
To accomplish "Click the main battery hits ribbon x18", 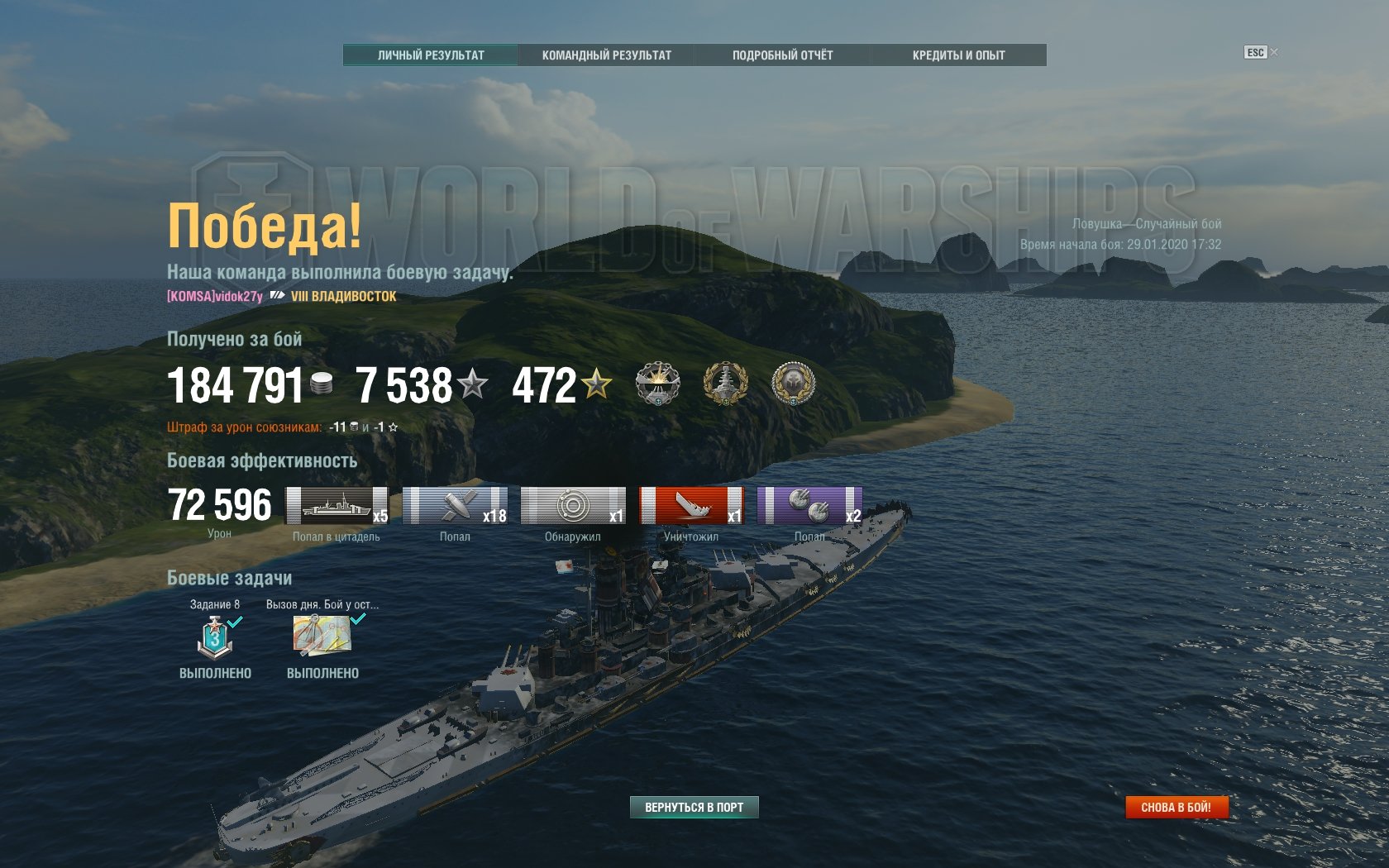I will pyautogui.click(x=455, y=506).
